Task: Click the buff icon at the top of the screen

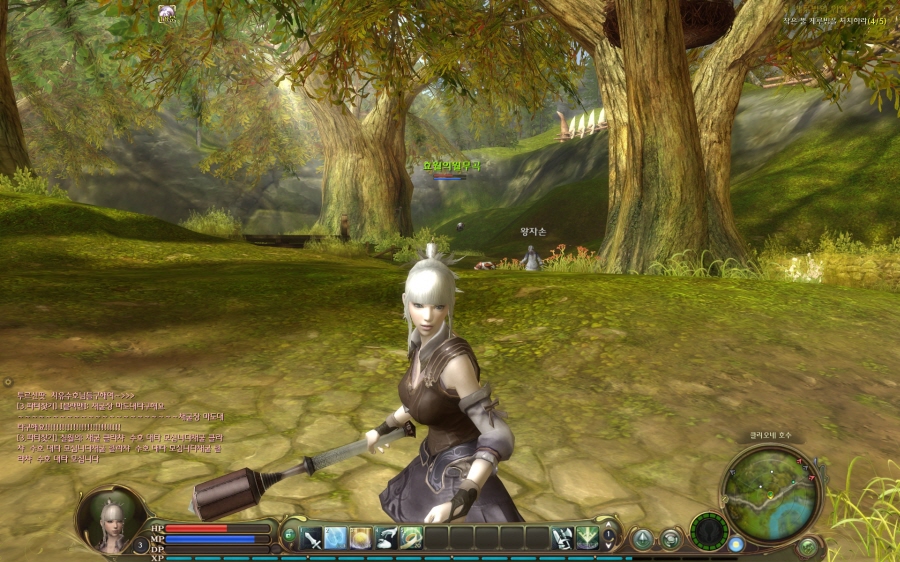Action: click(x=167, y=12)
